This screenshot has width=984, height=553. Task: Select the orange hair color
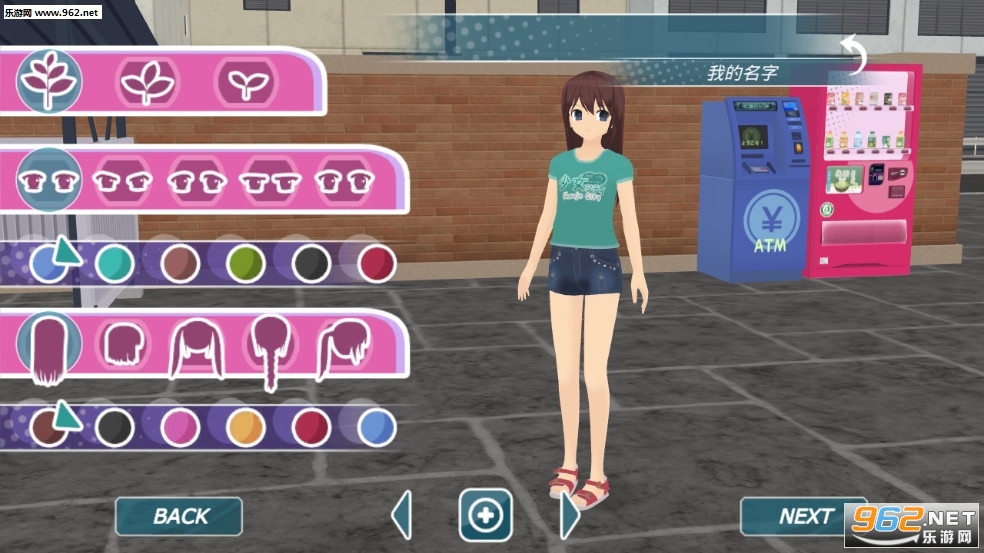coord(246,427)
